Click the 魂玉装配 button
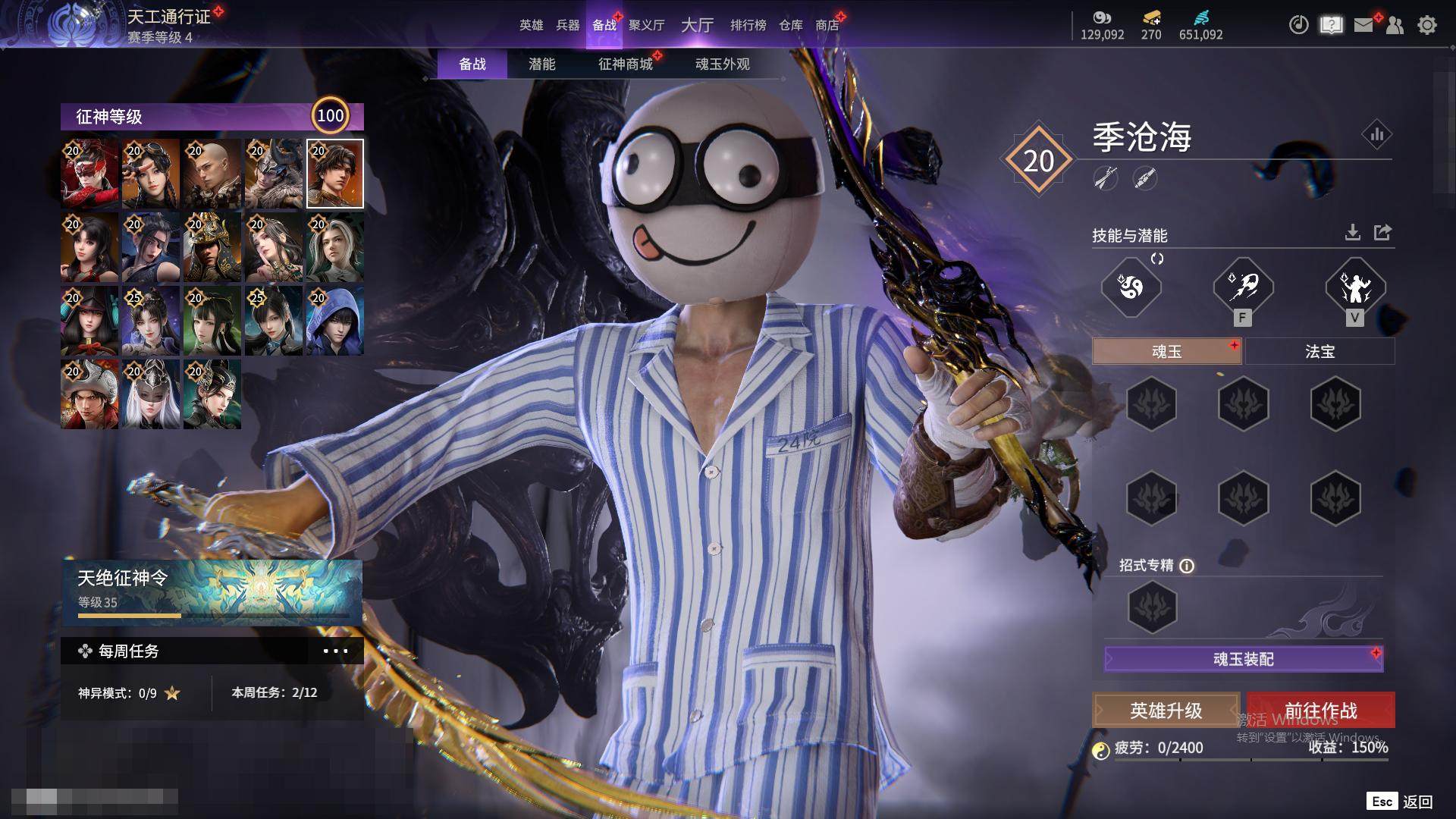Viewport: 1456px width, 819px height. pos(1244,659)
